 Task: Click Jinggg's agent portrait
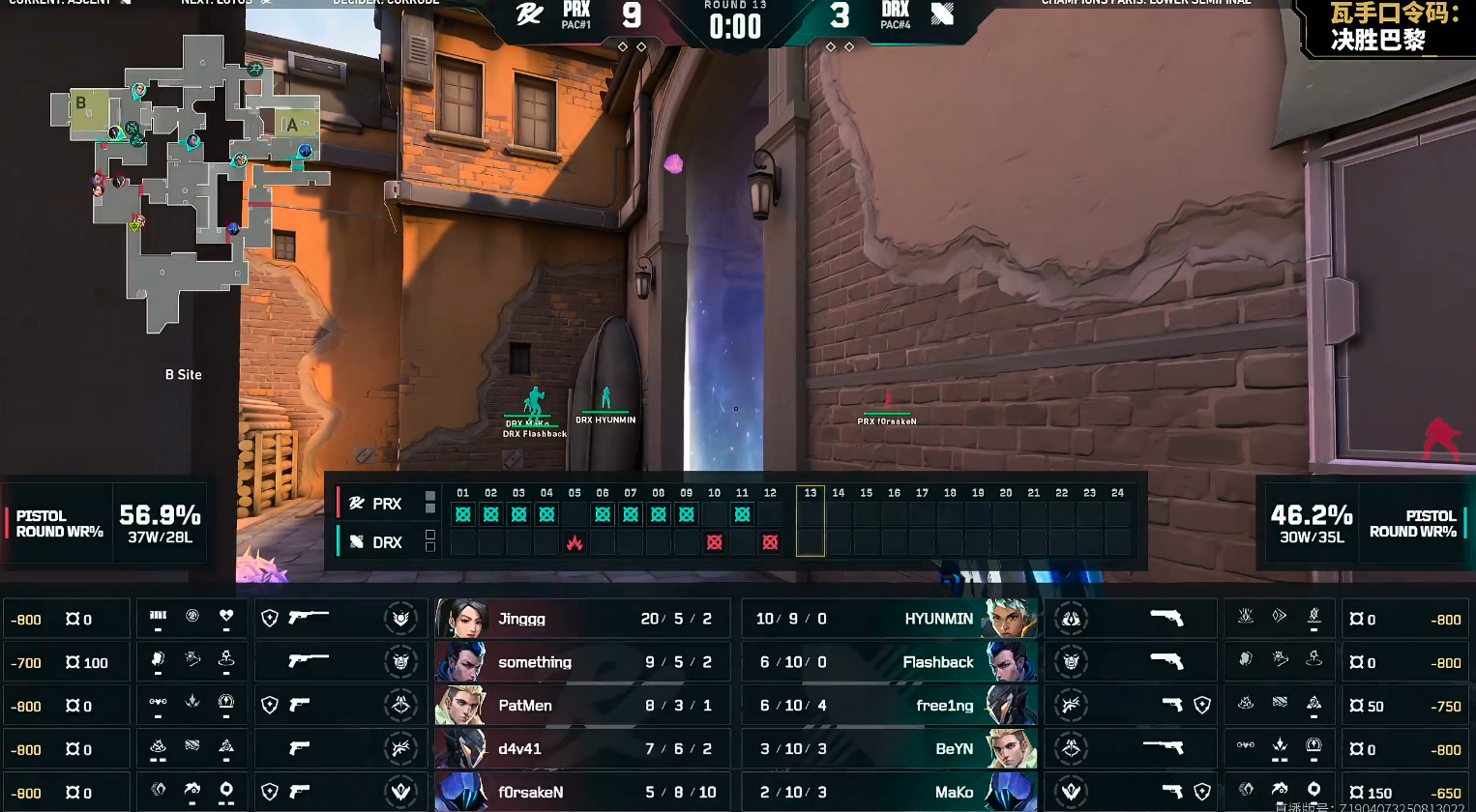click(x=460, y=619)
